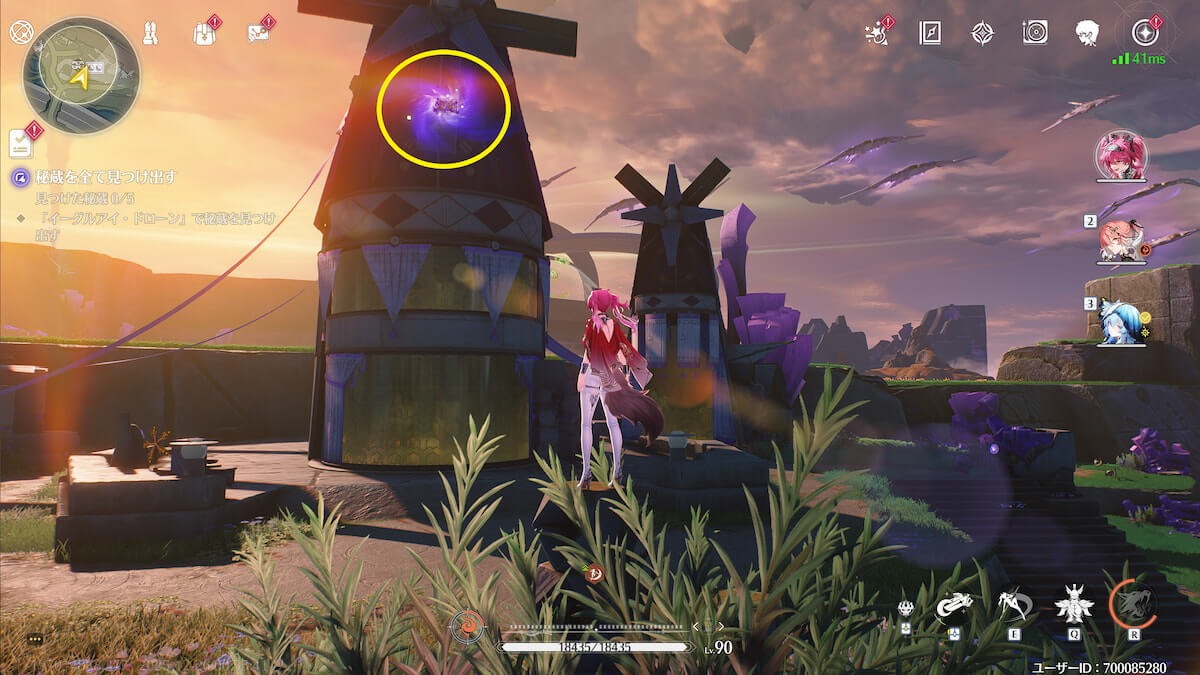
Task: Open the backpack inventory icon
Action: pos(204,32)
